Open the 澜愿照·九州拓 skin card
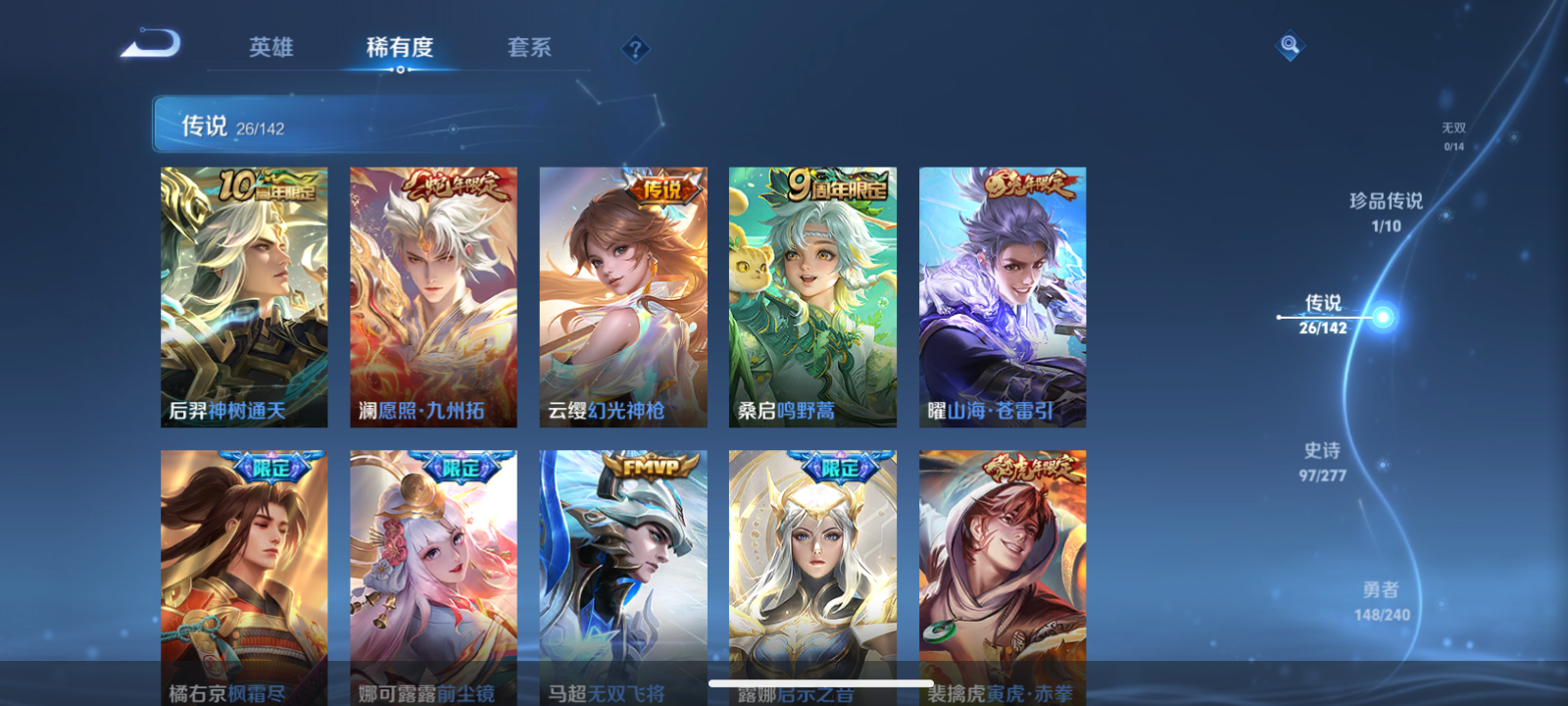 coord(432,294)
